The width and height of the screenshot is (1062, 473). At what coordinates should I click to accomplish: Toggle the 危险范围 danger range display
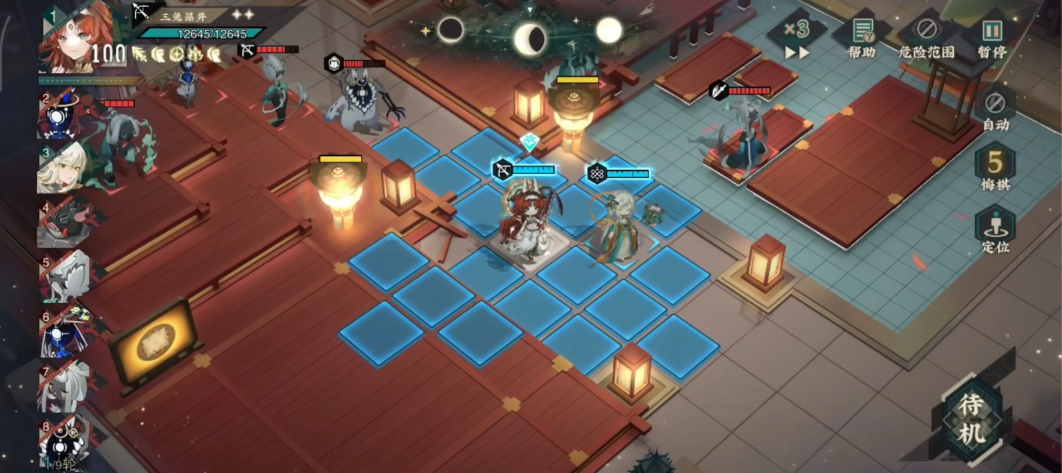click(x=926, y=36)
